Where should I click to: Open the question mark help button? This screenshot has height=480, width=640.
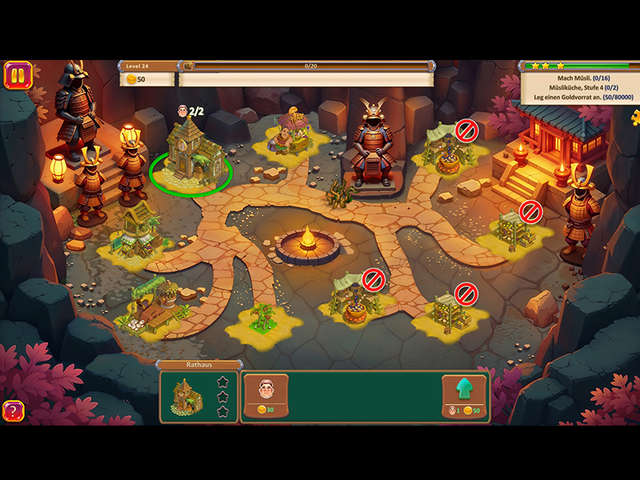[x=14, y=410]
